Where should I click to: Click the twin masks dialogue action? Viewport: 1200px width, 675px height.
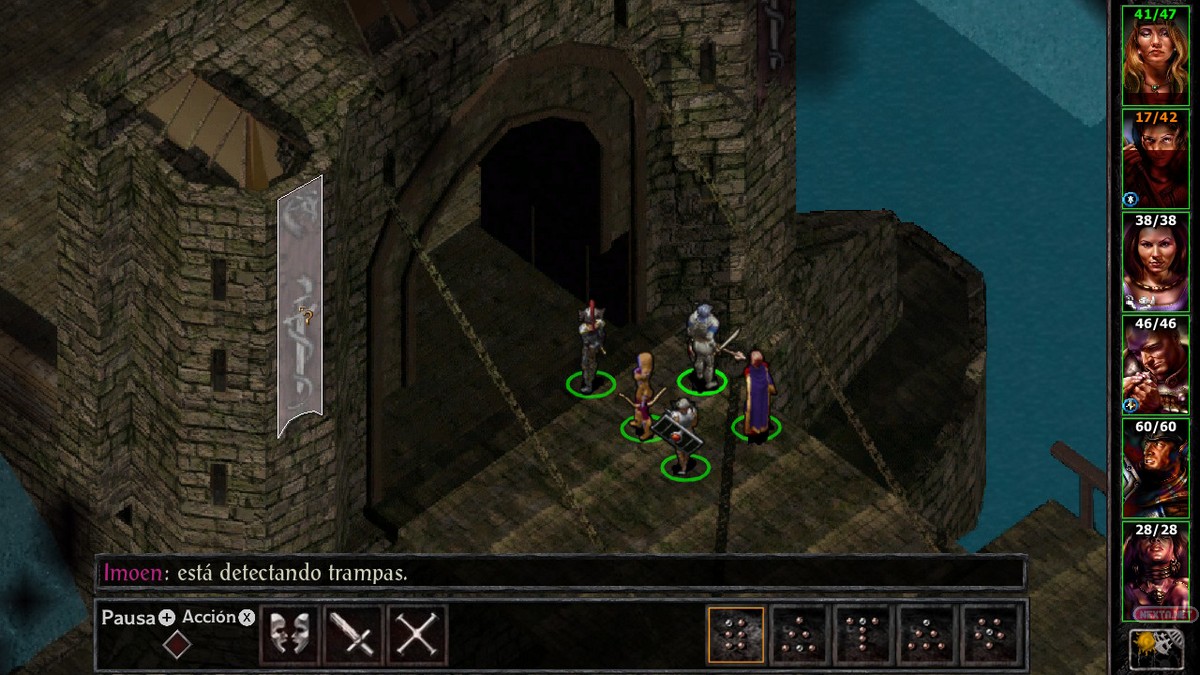tap(290, 635)
